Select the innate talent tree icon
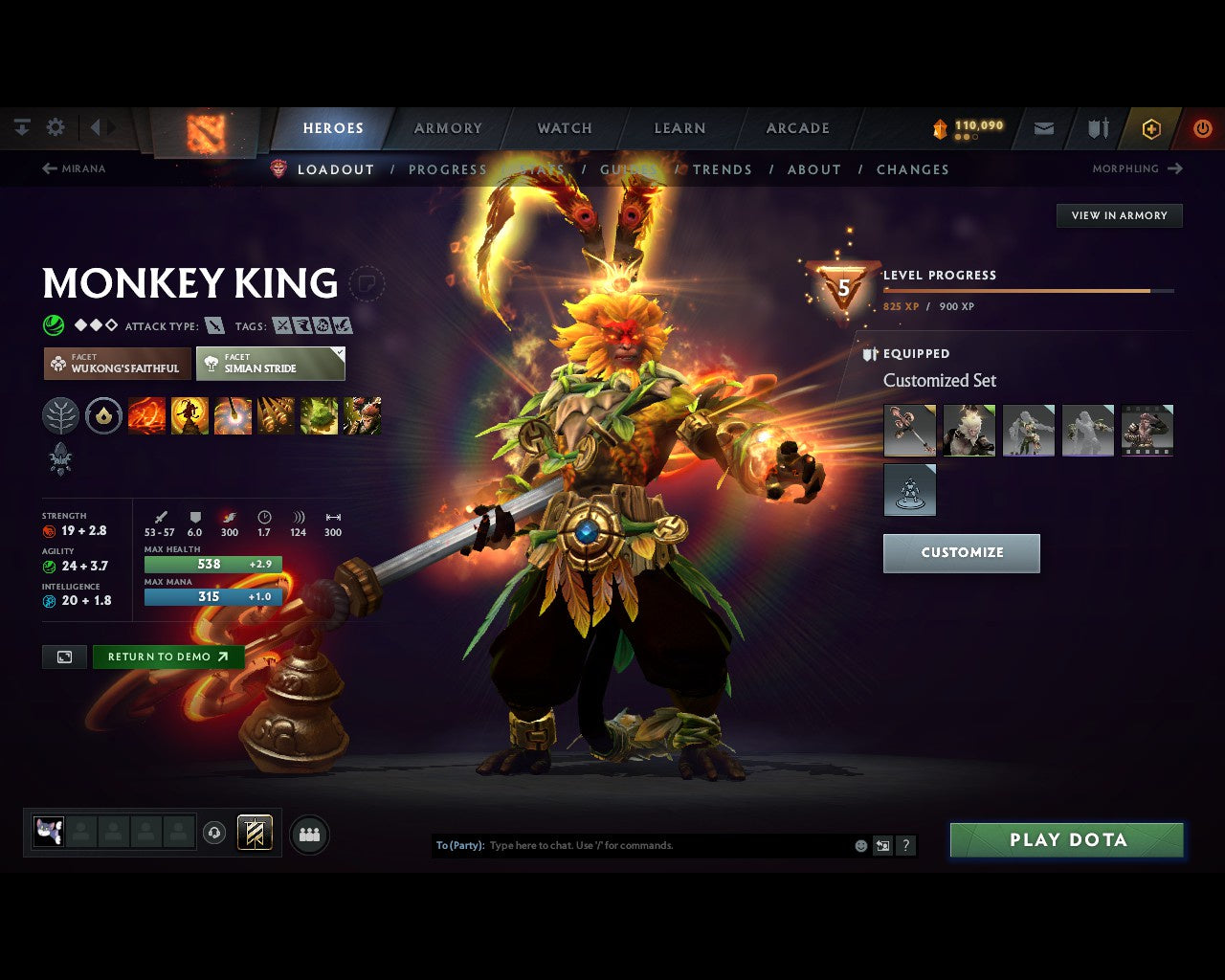 [x=61, y=415]
